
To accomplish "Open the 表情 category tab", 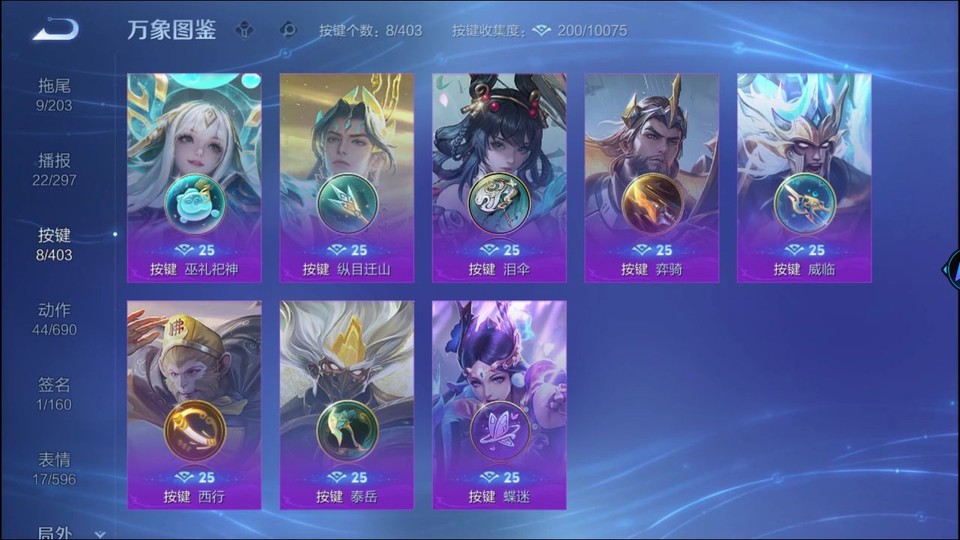I will [x=55, y=469].
